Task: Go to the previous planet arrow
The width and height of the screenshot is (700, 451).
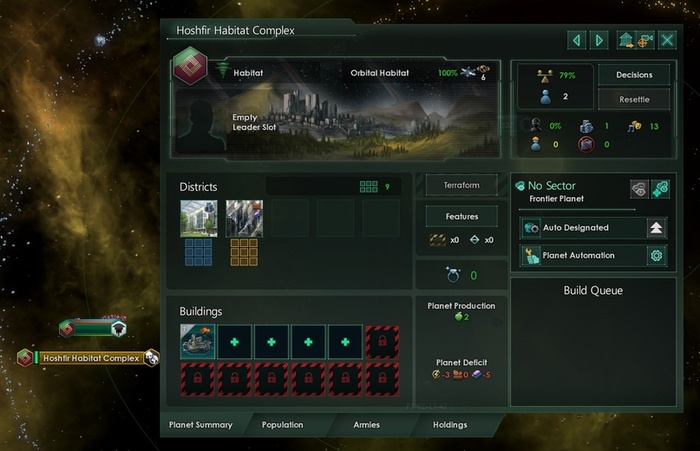Action: pos(577,40)
